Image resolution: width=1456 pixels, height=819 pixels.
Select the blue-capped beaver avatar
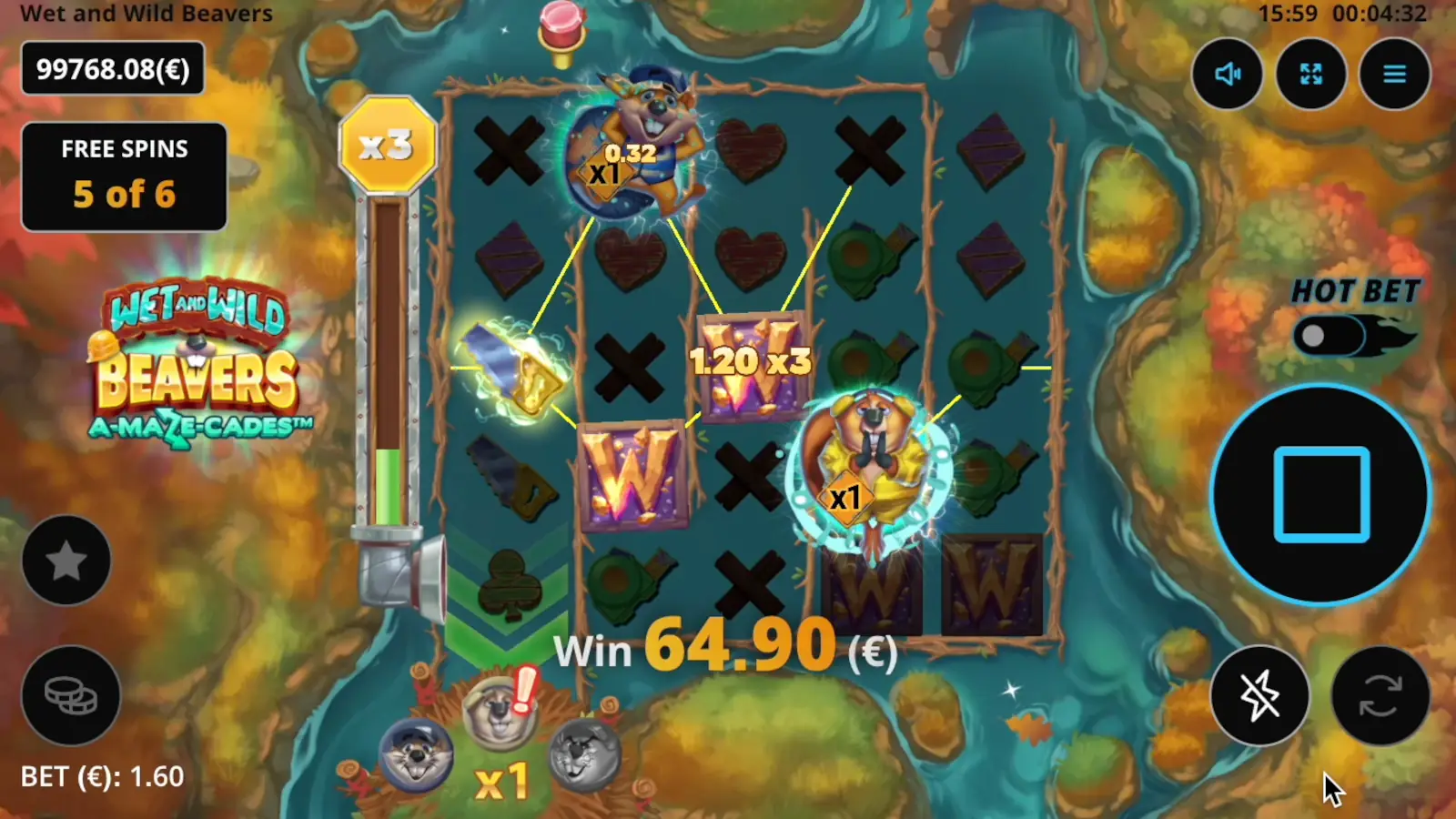pyautogui.click(x=418, y=755)
